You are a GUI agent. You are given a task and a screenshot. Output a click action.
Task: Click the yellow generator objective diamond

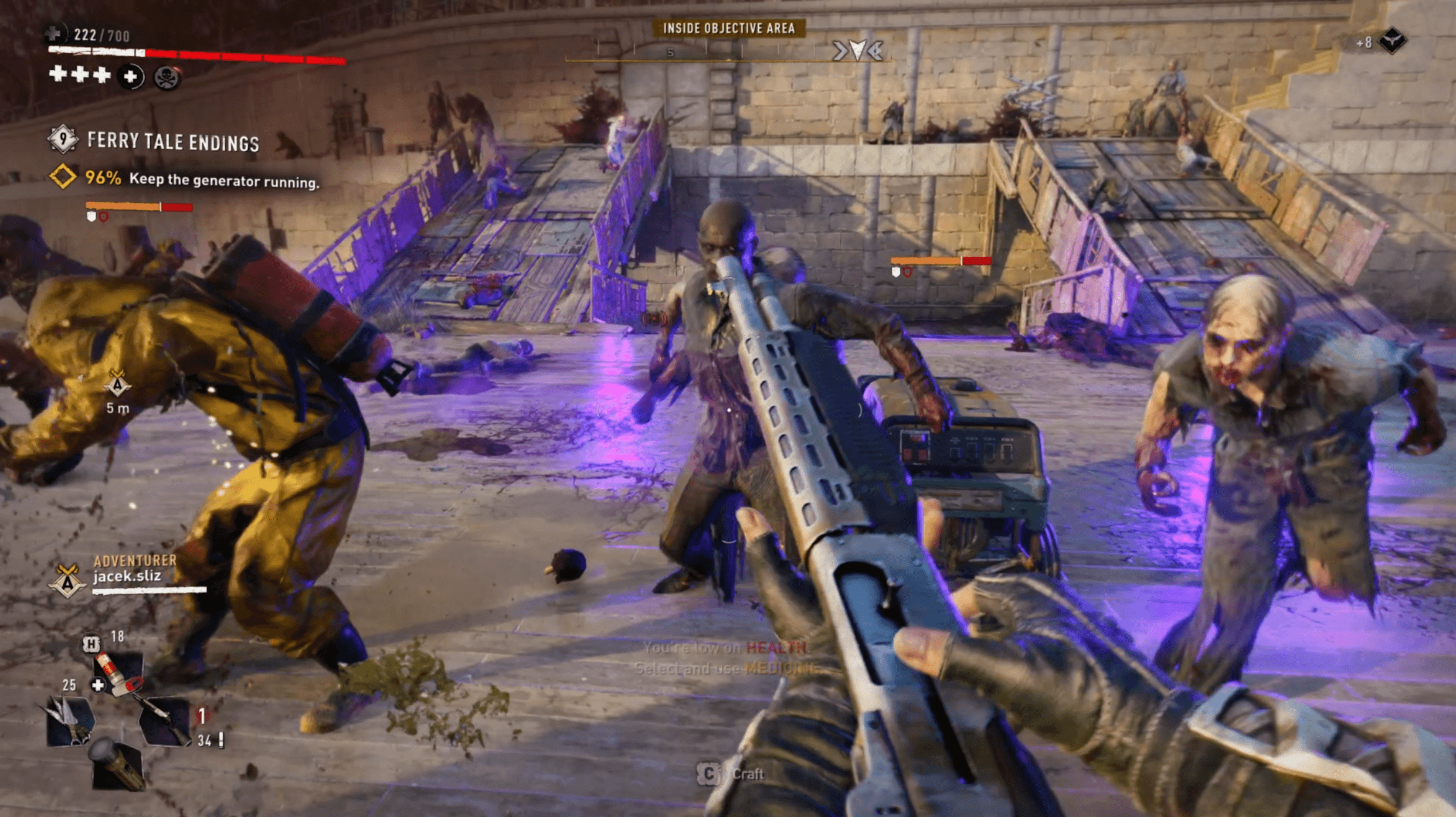pos(63,176)
